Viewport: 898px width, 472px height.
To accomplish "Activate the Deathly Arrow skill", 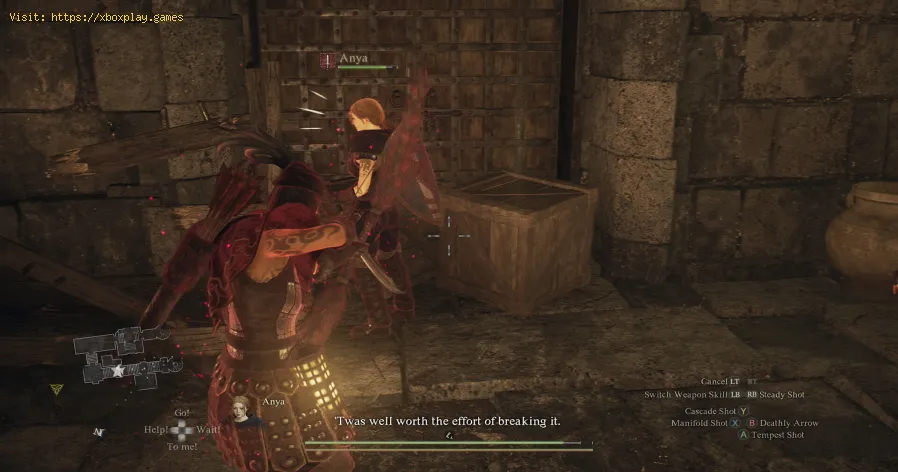I will tap(787, 423).
